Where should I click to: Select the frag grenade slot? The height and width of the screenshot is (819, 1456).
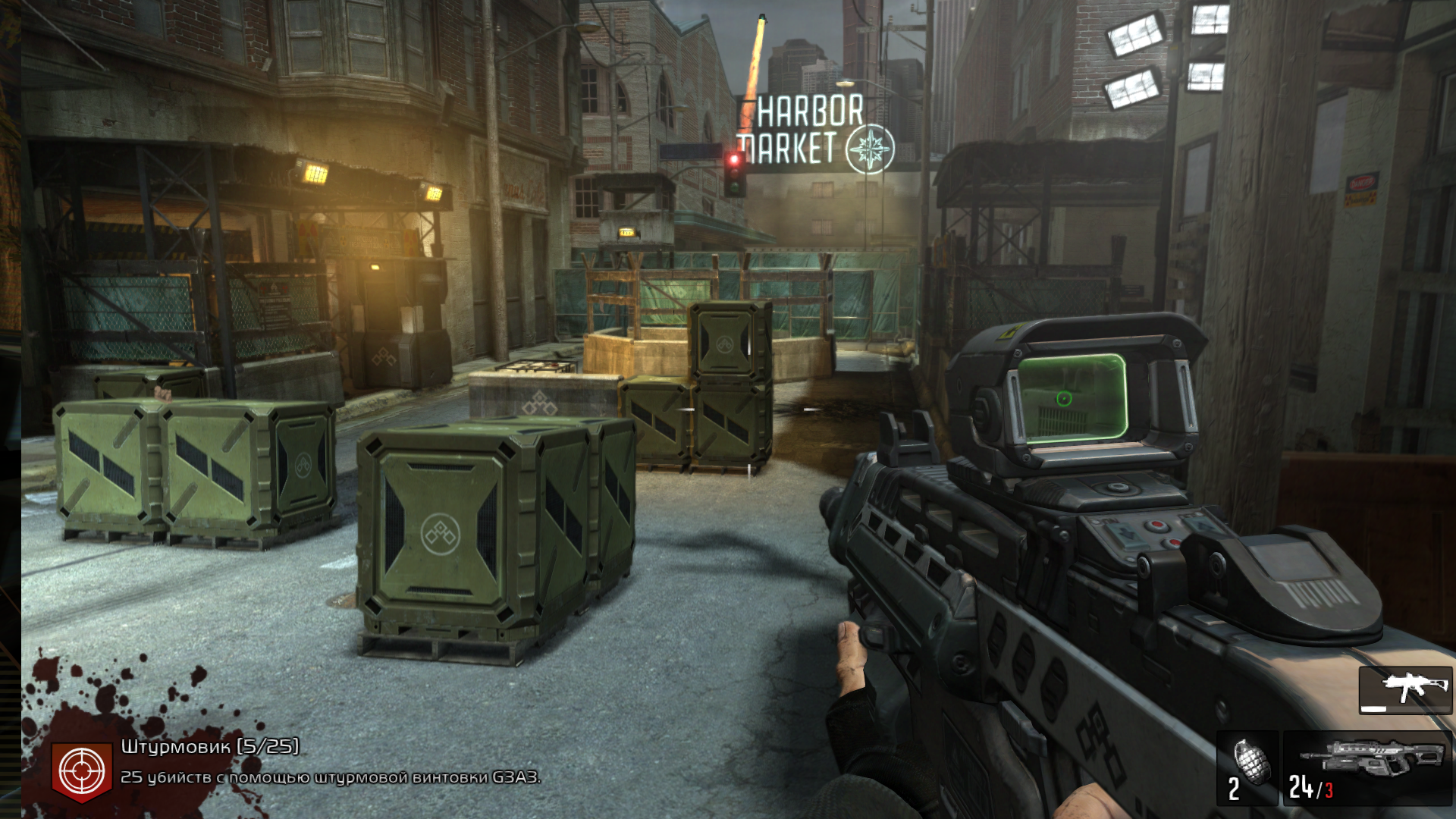(x=1247, y=767)
